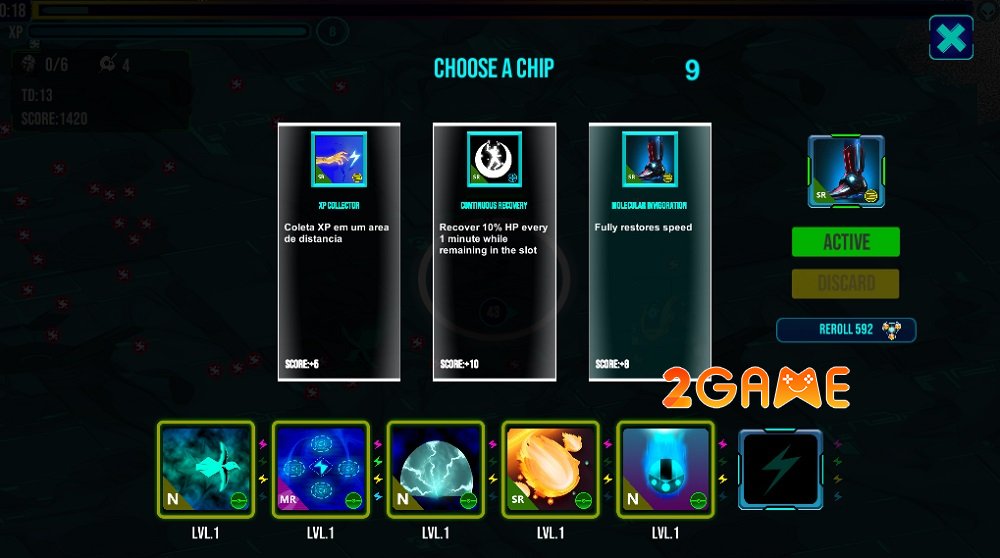This screenshot has width=1000, height=558.
Task: Reroll chips for 592
Action: pyautogui.click(x=845, y=330)
